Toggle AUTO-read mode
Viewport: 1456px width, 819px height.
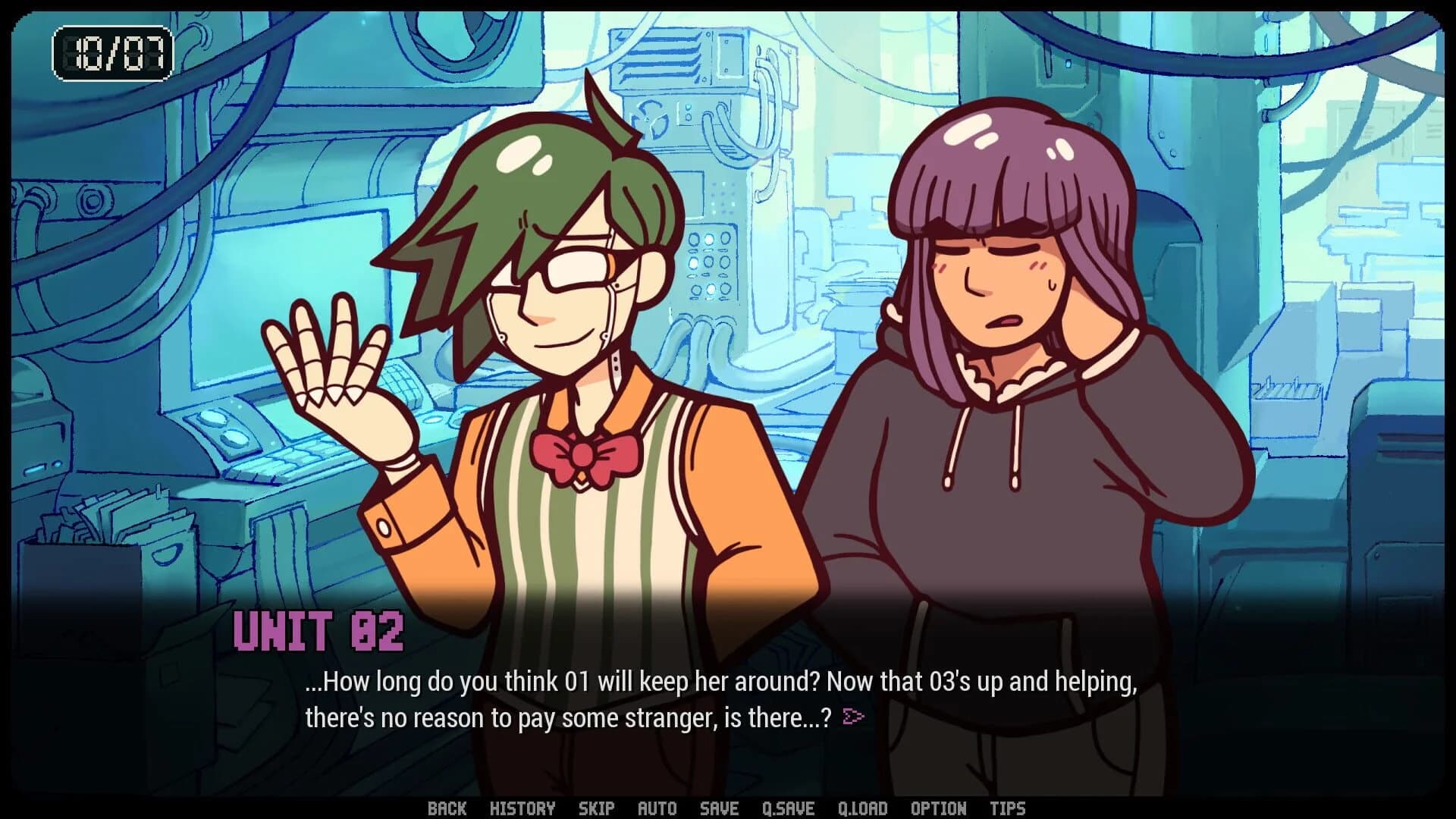click(x=657, y=808)
